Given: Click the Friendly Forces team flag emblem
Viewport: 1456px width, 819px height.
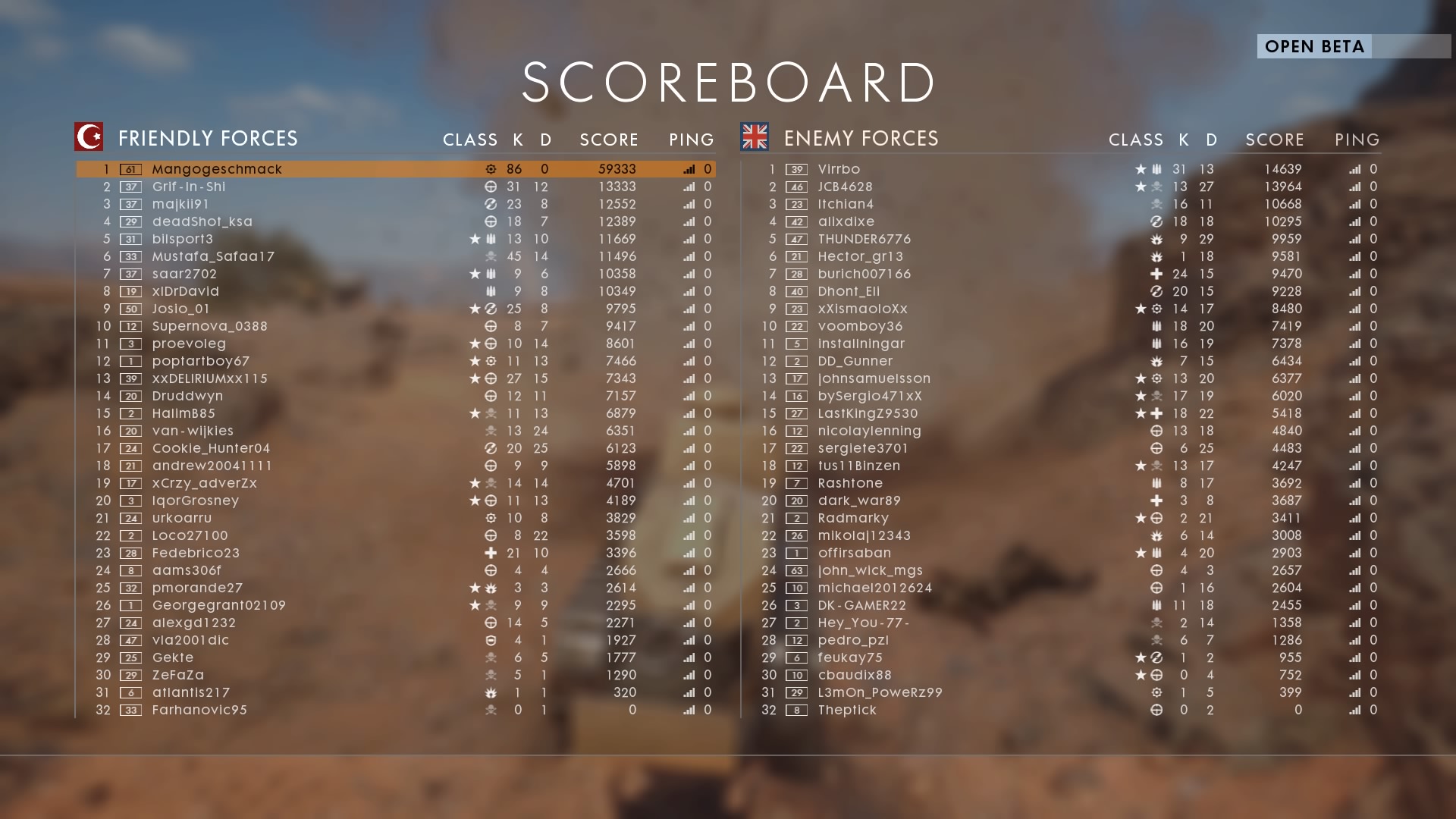Looking at the screenshot, I should (x=89, y=137).
